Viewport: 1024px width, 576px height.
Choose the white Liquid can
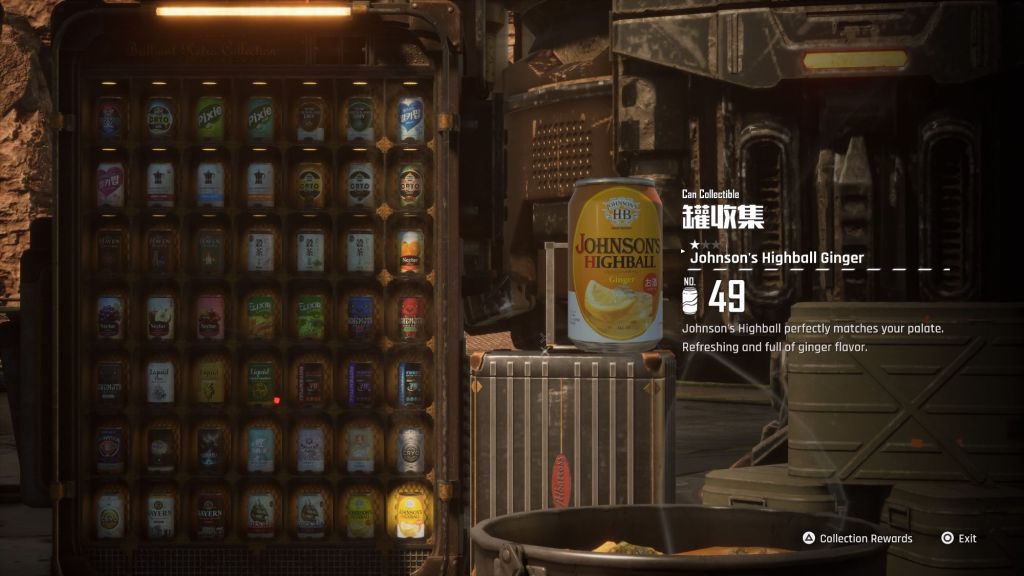pos(160,383)
